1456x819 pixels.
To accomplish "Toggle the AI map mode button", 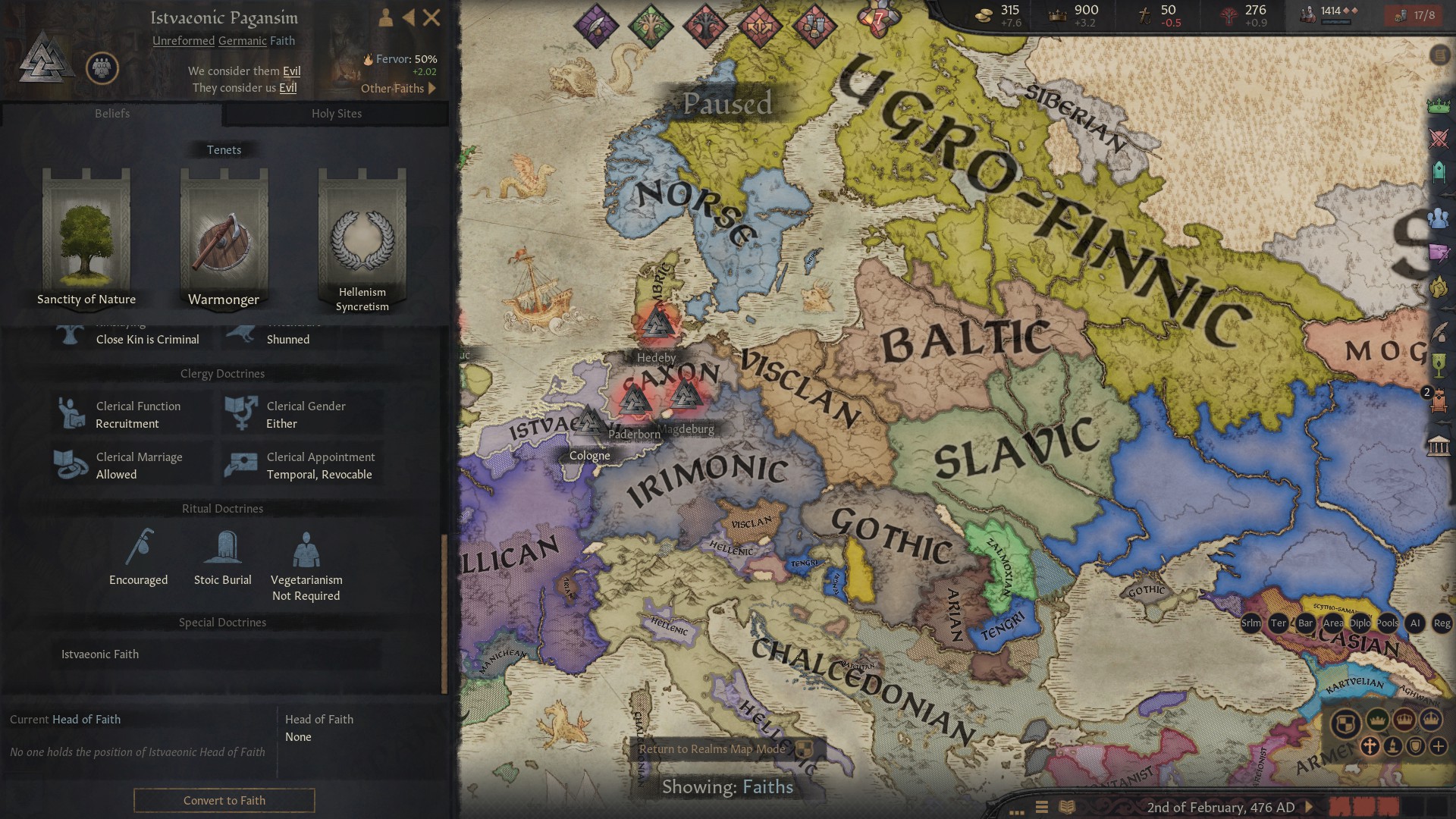I will point(1414,623).
